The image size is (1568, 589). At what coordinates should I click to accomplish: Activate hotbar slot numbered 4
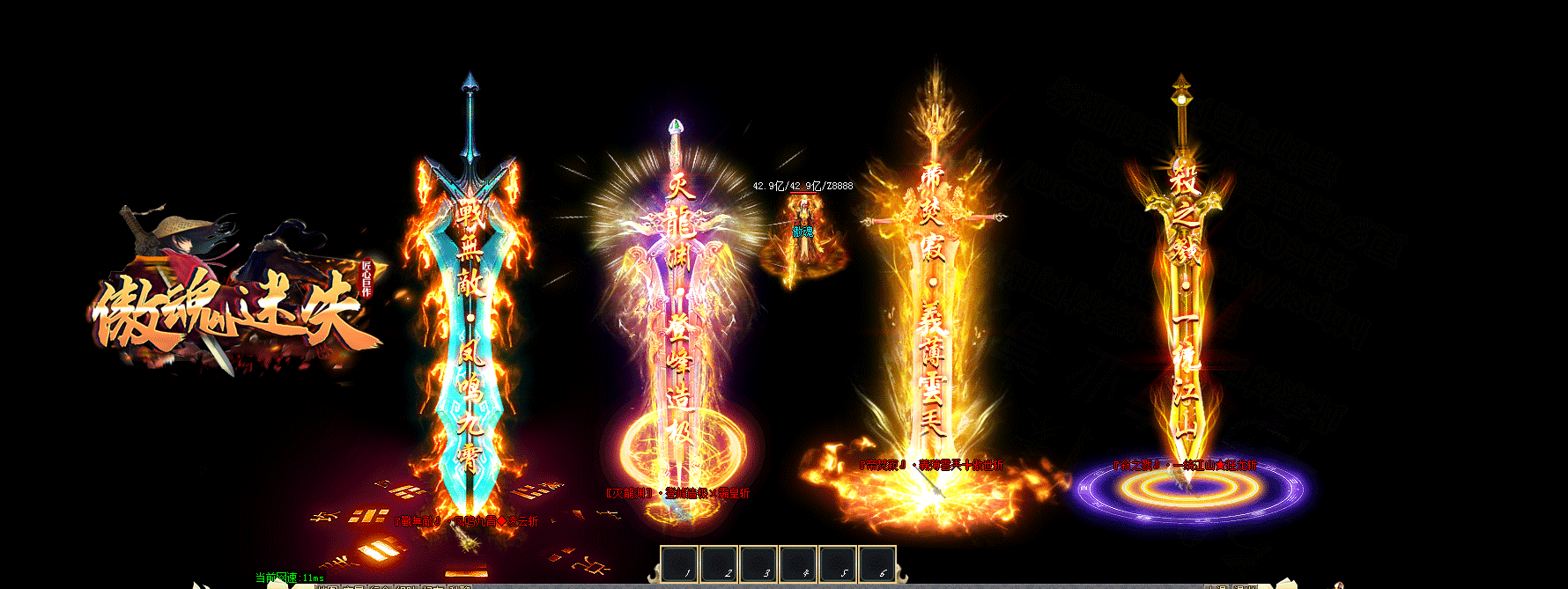tap(798, 564)
